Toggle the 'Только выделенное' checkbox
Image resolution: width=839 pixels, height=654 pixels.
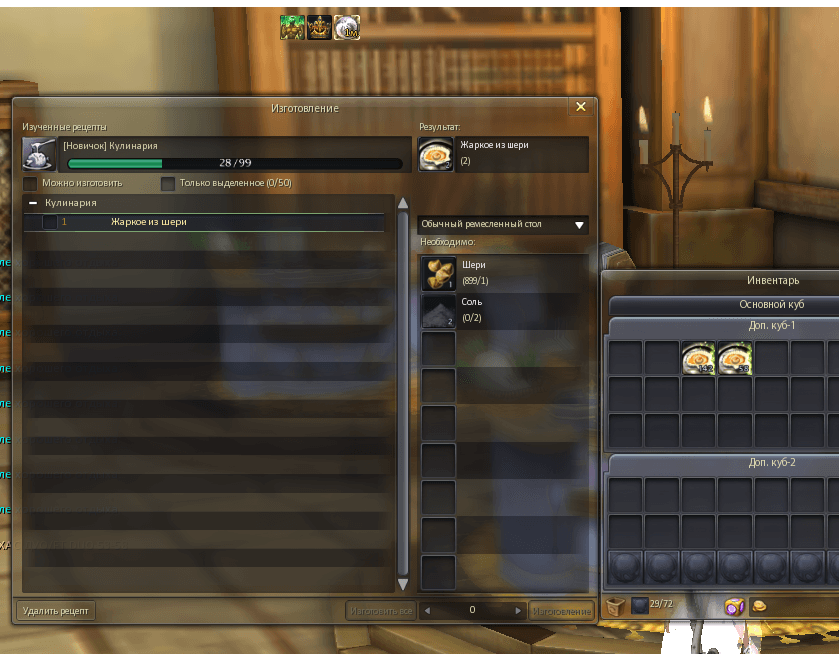click(x=168, y=184)
